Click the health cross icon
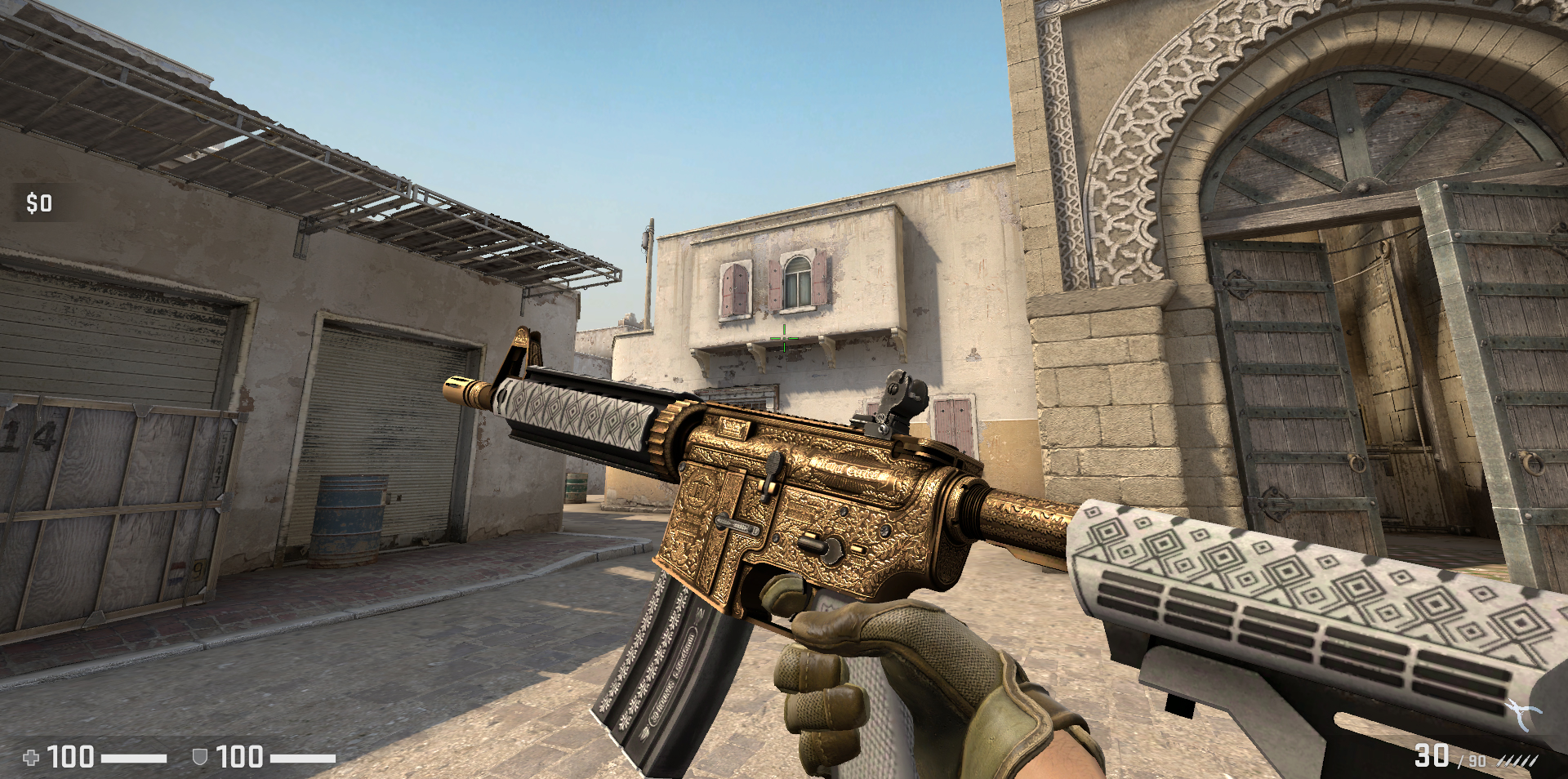The height and width of the screenshot is (779, 1568). (x=32, y=756)
